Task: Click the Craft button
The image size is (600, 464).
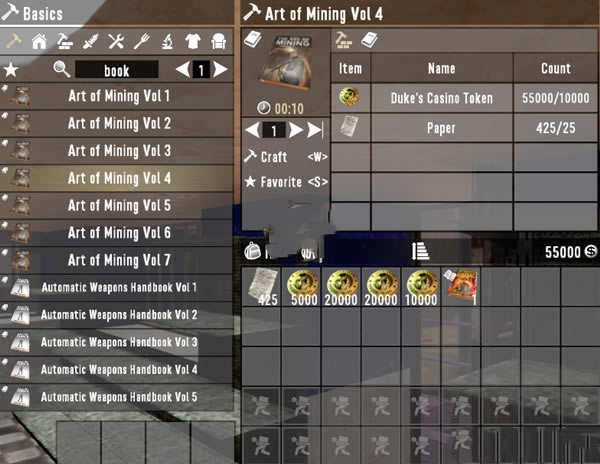Action: coord(272,157)
